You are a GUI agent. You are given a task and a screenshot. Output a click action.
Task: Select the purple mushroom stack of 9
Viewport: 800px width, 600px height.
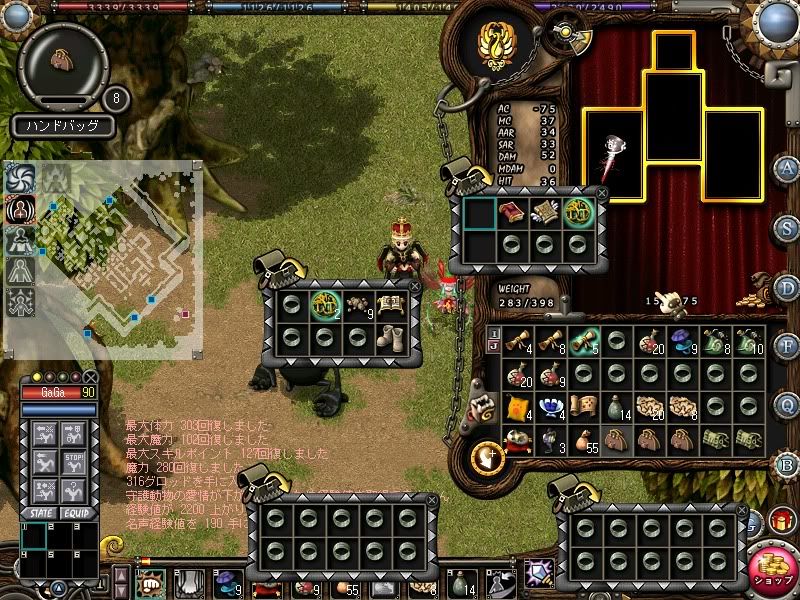coord(681,342)
